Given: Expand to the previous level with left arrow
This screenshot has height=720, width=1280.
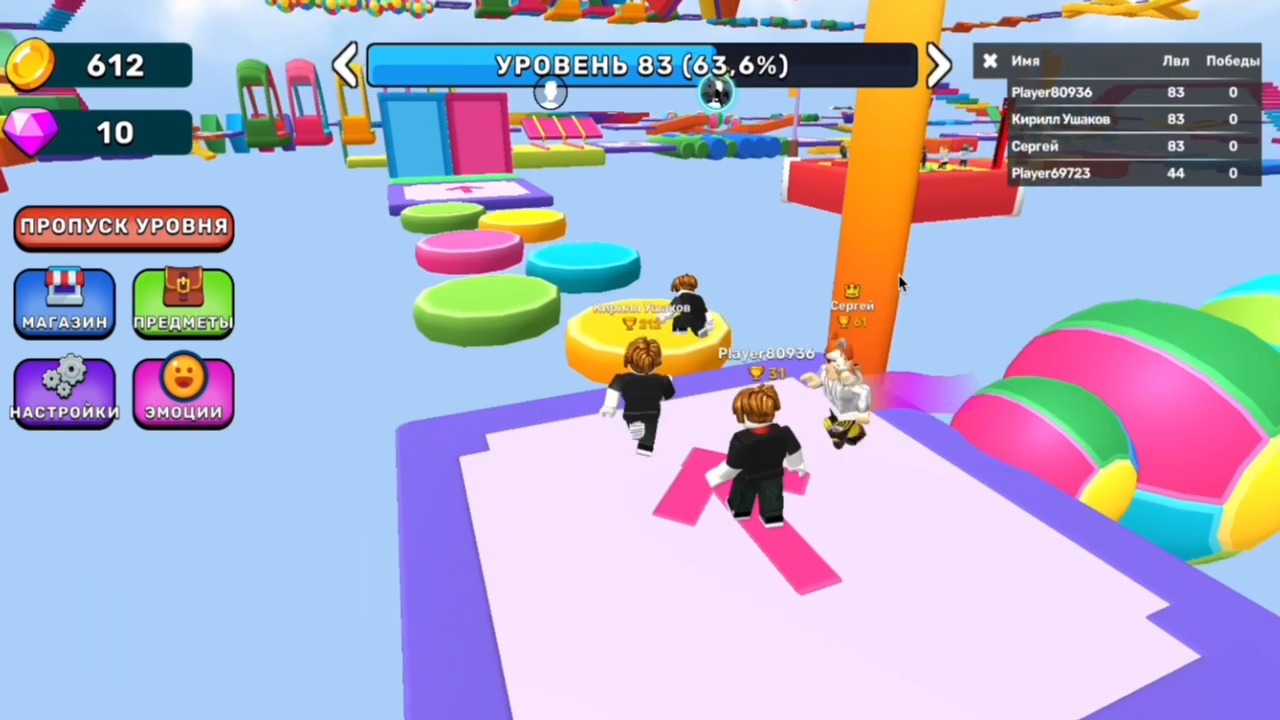Looking at the screenshot, I should coord(346,64).
